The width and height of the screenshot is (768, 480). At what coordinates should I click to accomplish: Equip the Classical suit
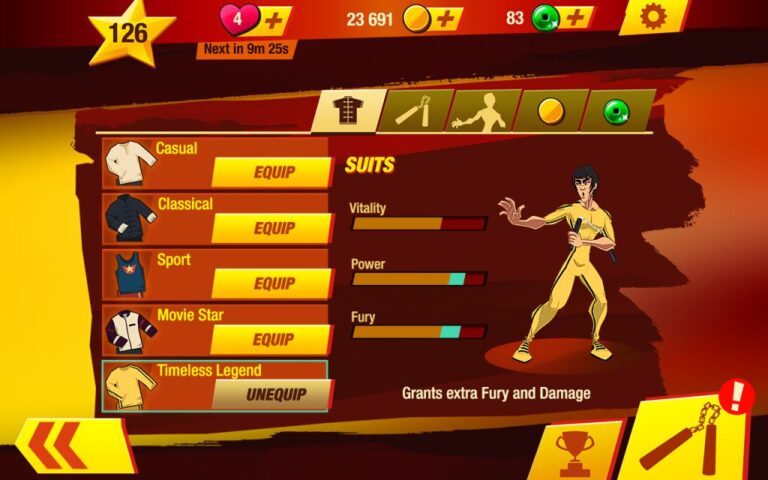pos(272,228)
